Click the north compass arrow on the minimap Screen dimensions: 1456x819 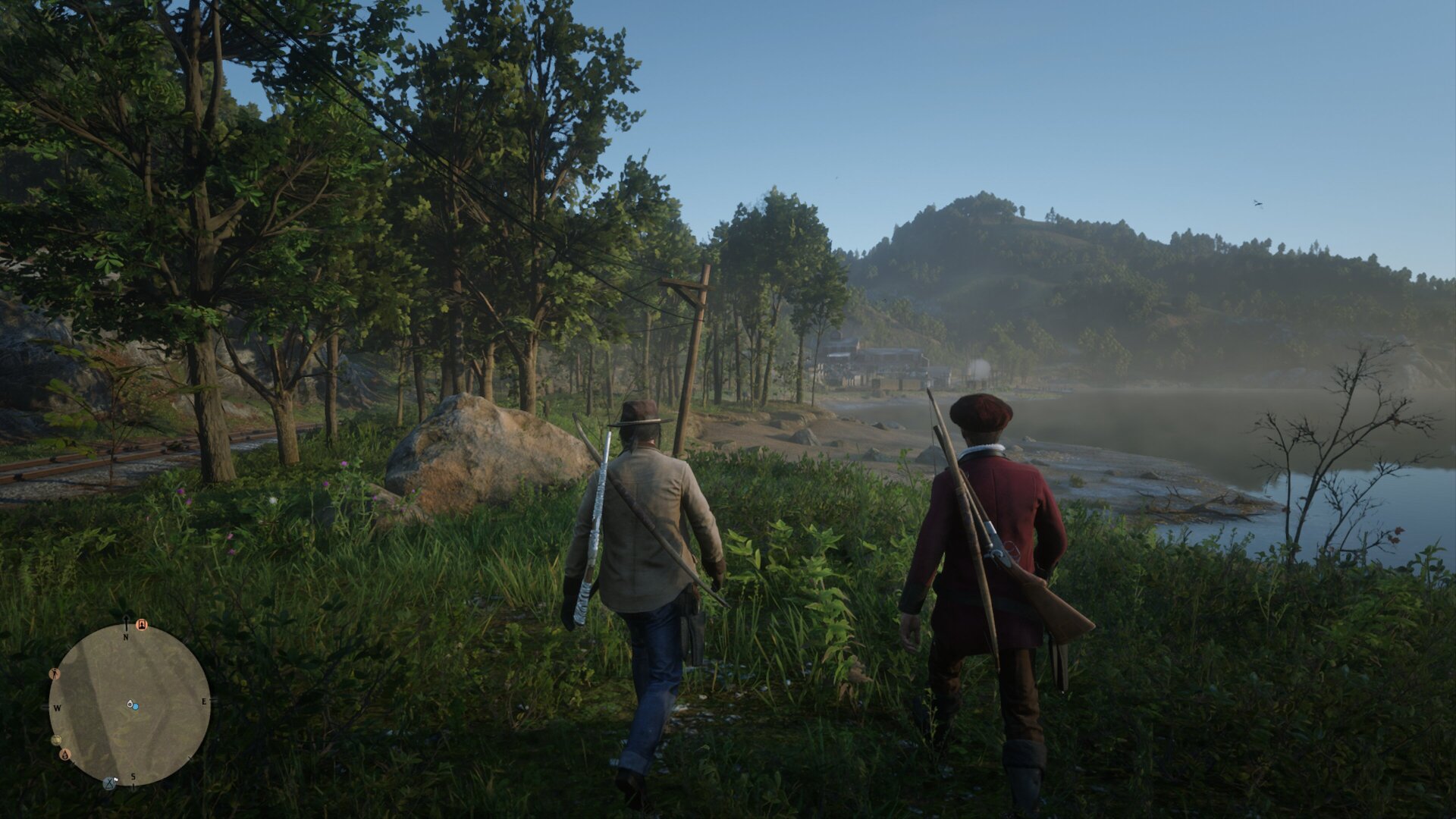point(126,620)
